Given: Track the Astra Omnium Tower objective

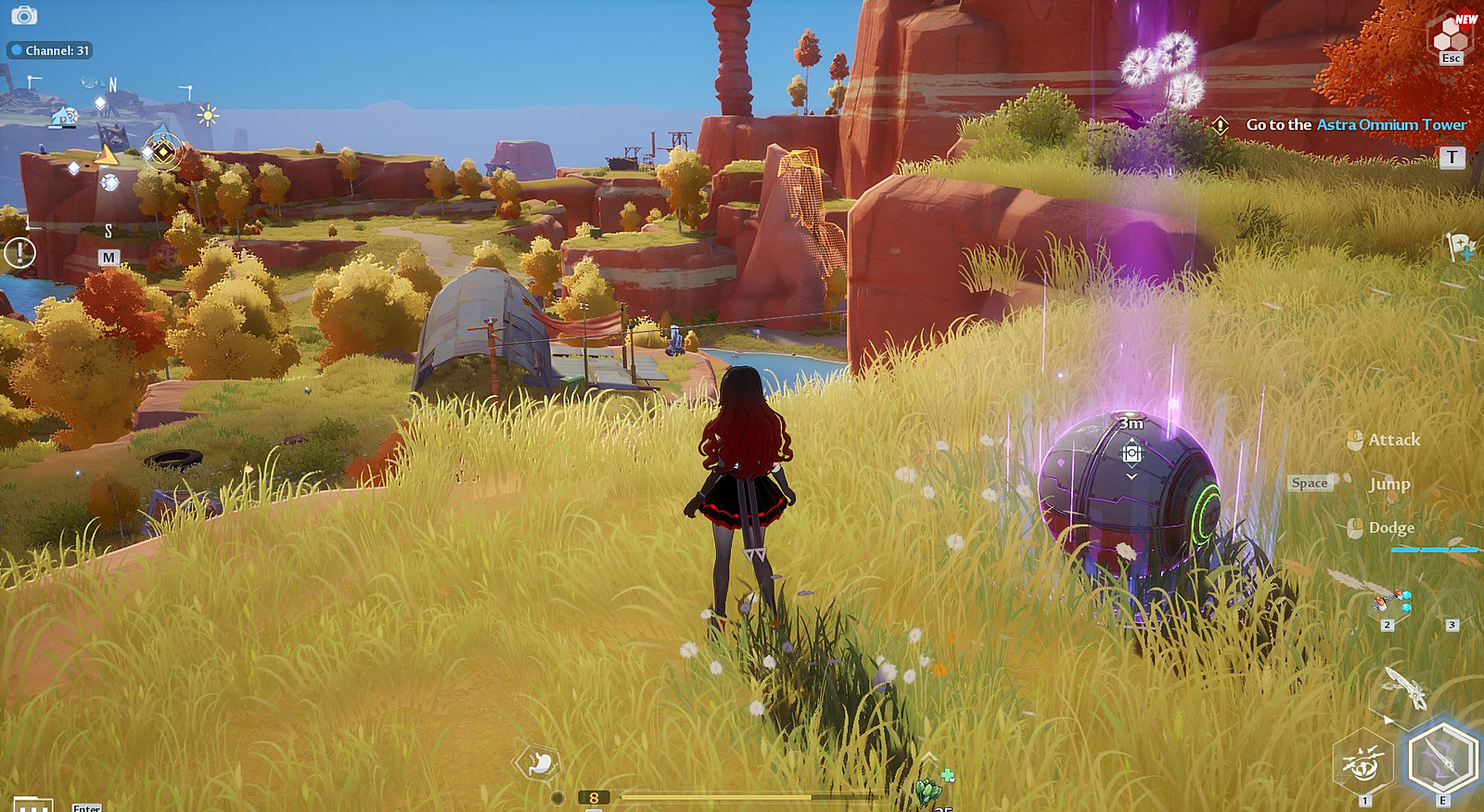Looking at the screenshot, I should [x=1355, y=125].
